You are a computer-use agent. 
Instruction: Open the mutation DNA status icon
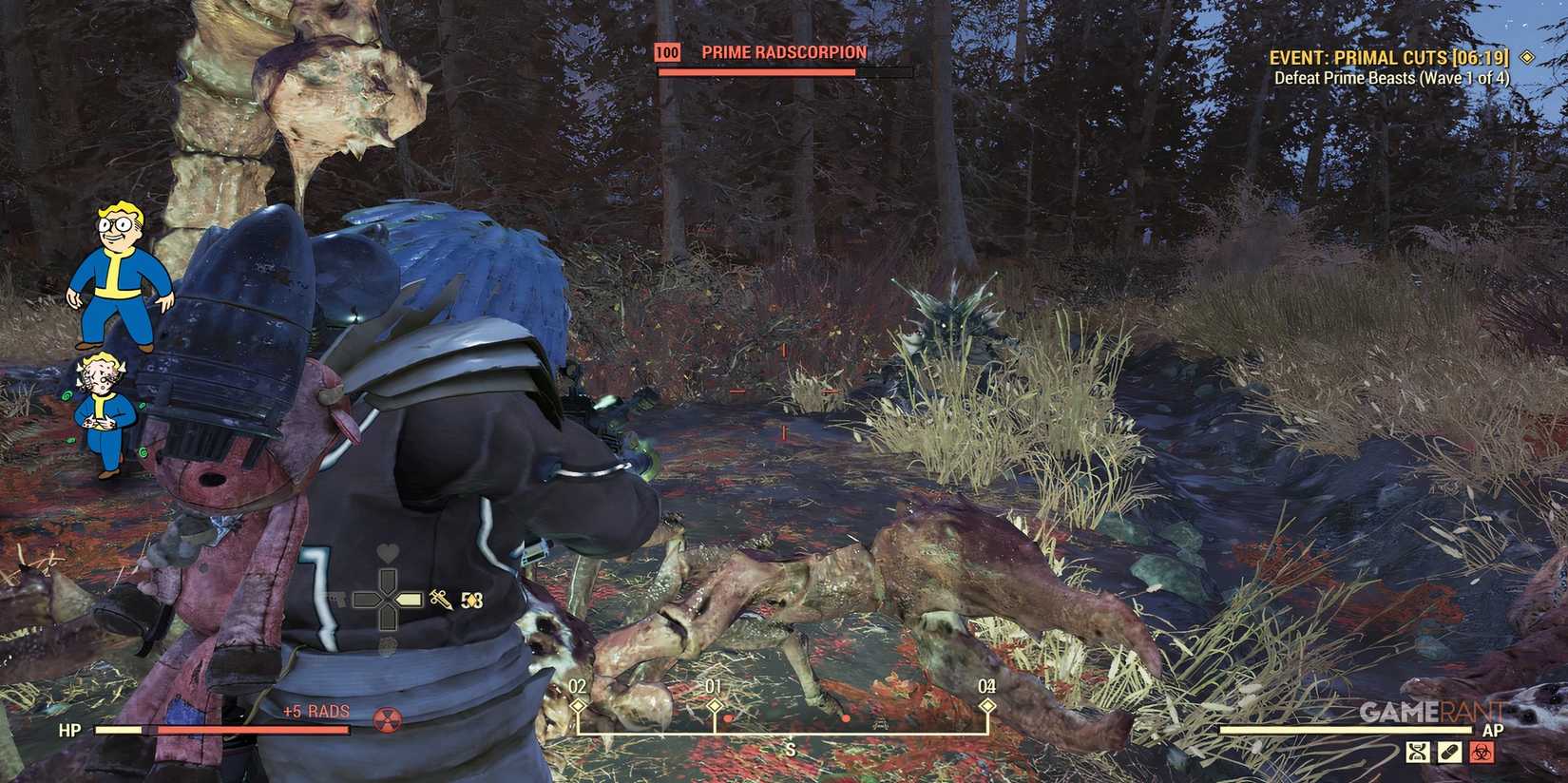click(1418, 750)
